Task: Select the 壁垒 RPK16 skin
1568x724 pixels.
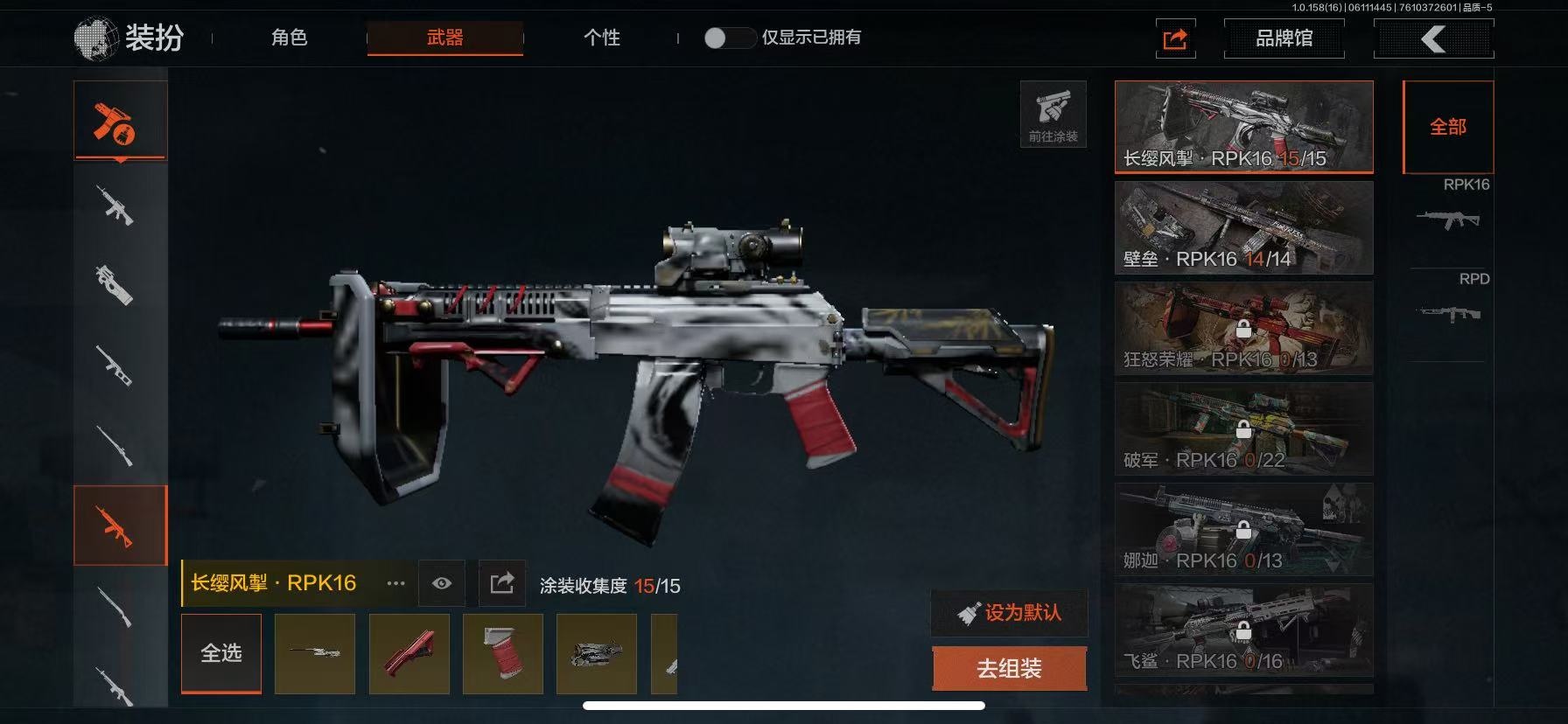Action: pos(1243,228)
